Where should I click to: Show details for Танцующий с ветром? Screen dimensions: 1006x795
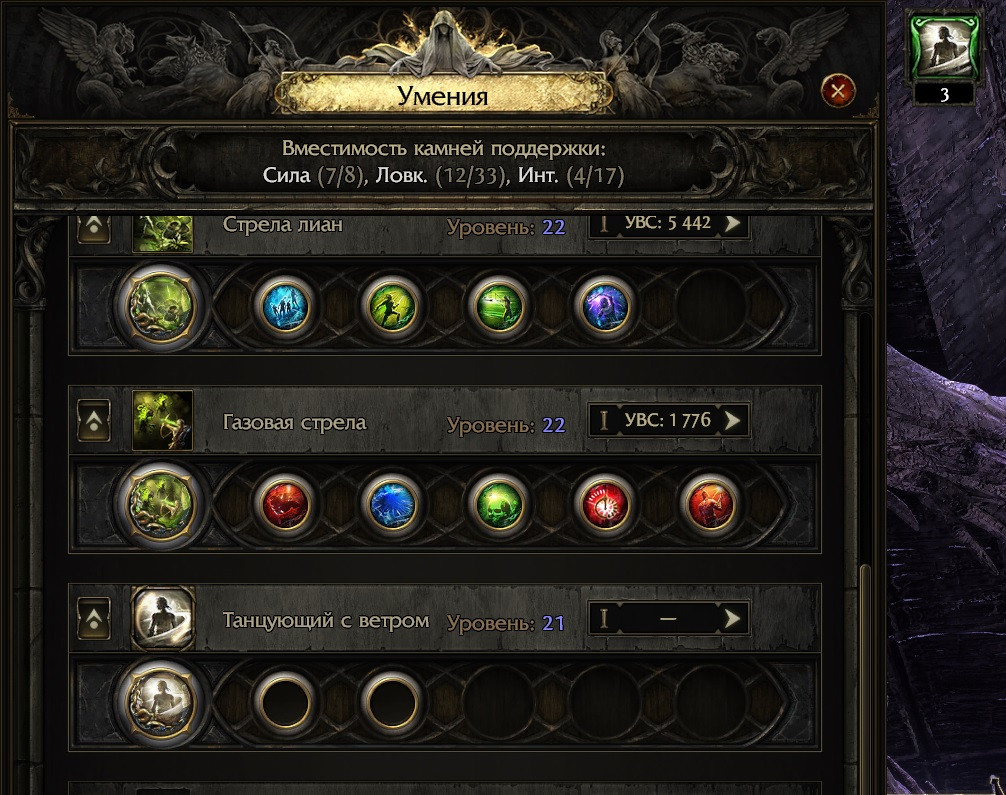(x=734, y=619)
